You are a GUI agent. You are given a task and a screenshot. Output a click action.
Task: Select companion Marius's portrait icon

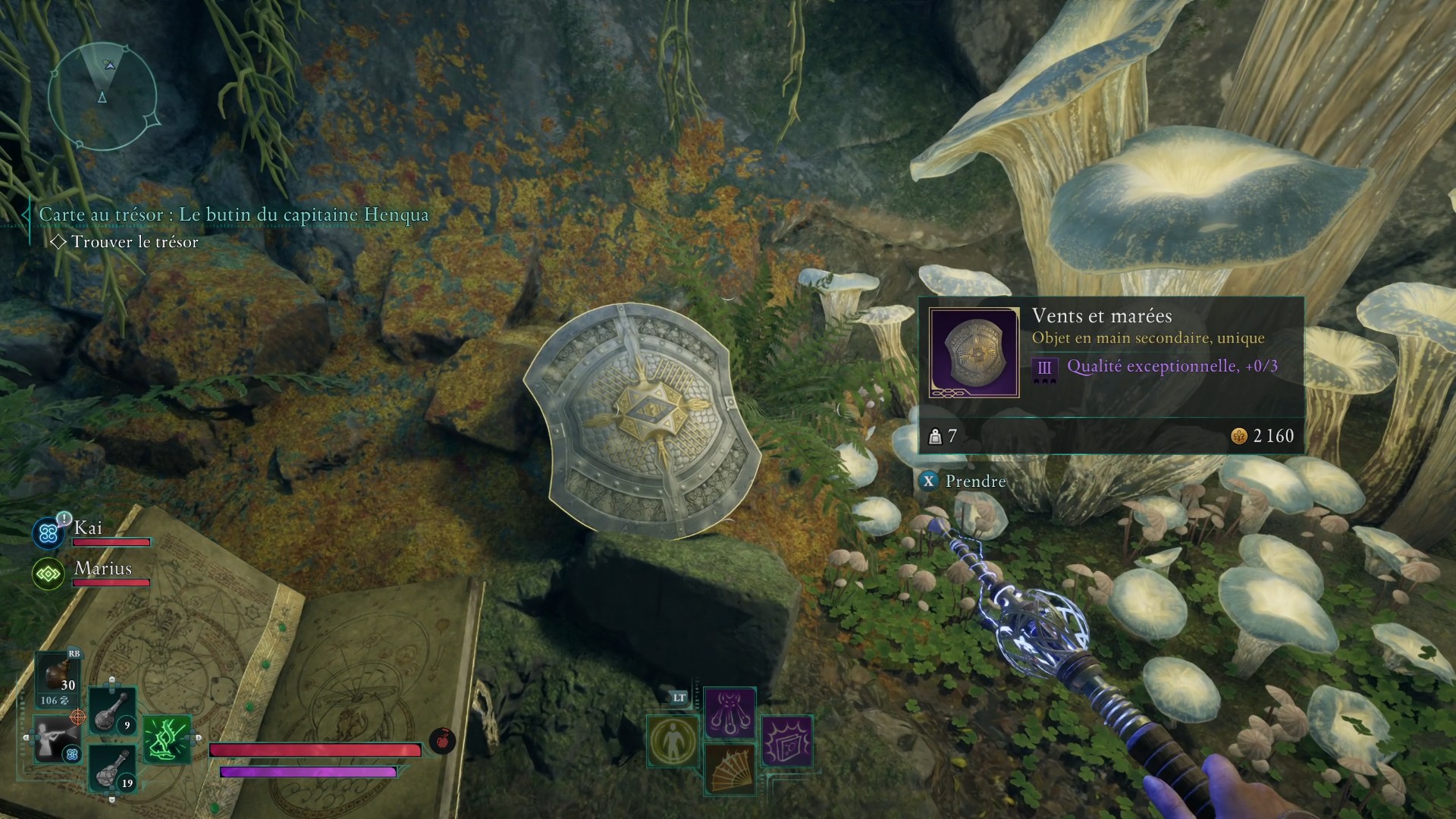pyautogui.click(x=49, y=574)
